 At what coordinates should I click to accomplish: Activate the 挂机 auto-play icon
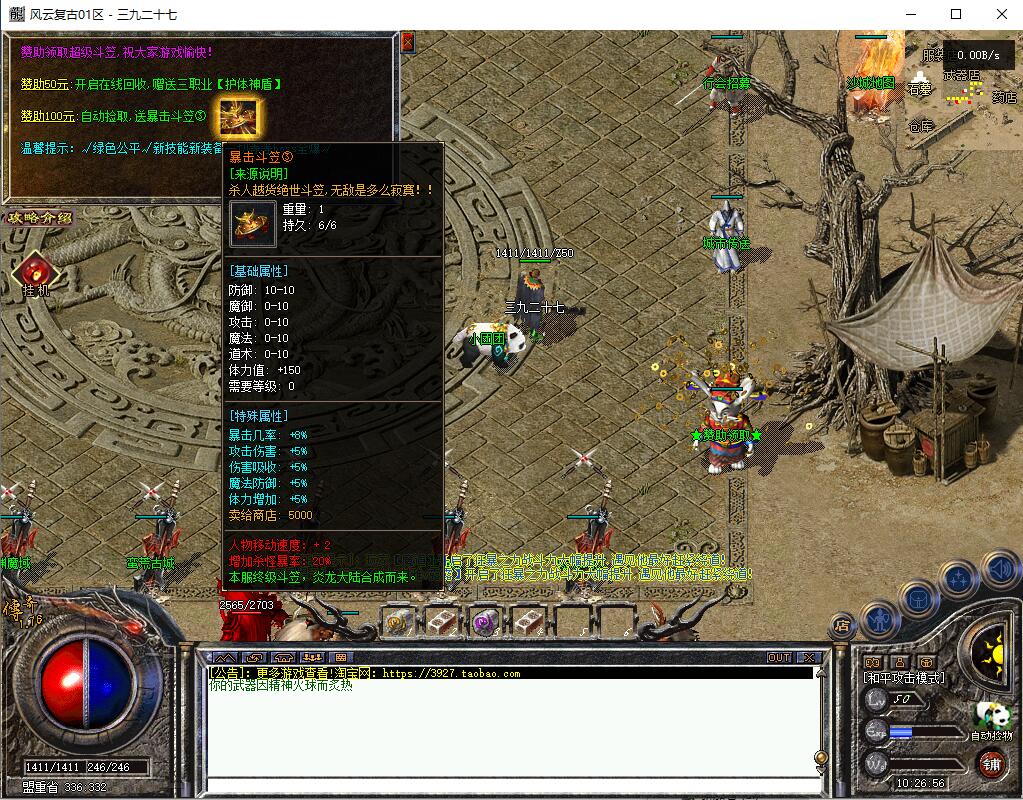click(x=35, y=273)
